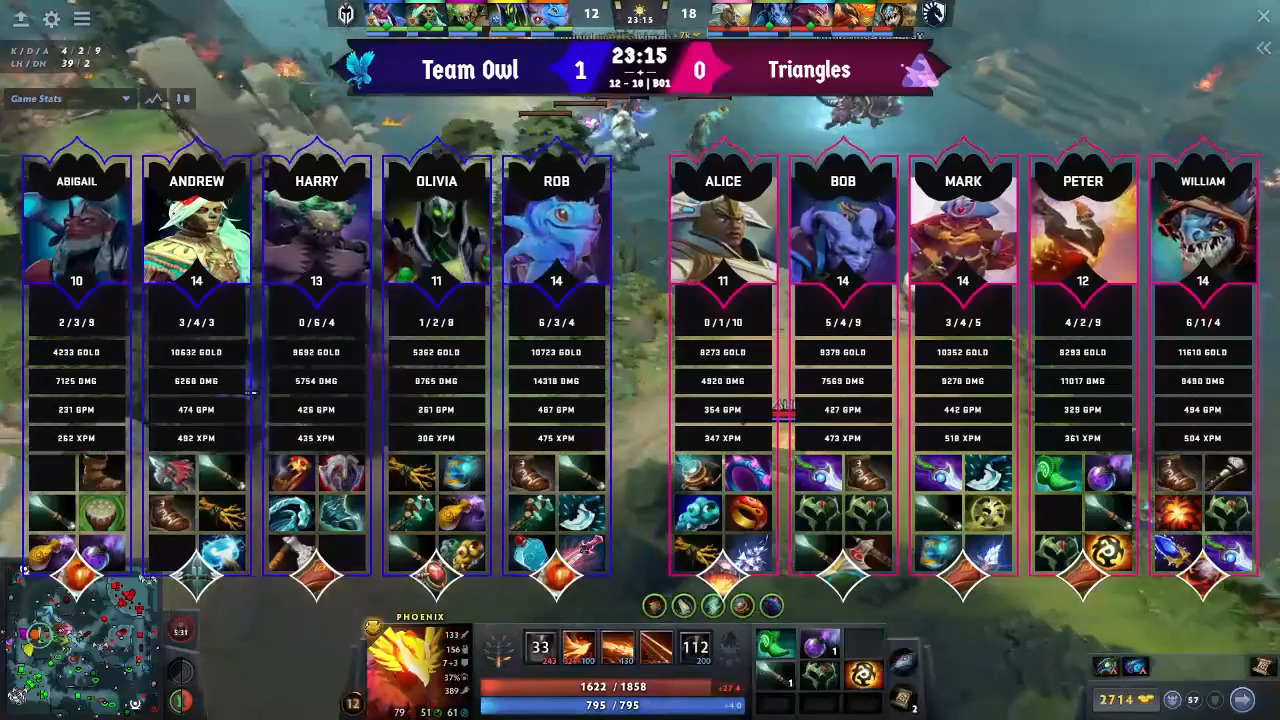Open the hamburger menu at top left
The width and height of the screenshot is (1280, 720).
[83, 18]
